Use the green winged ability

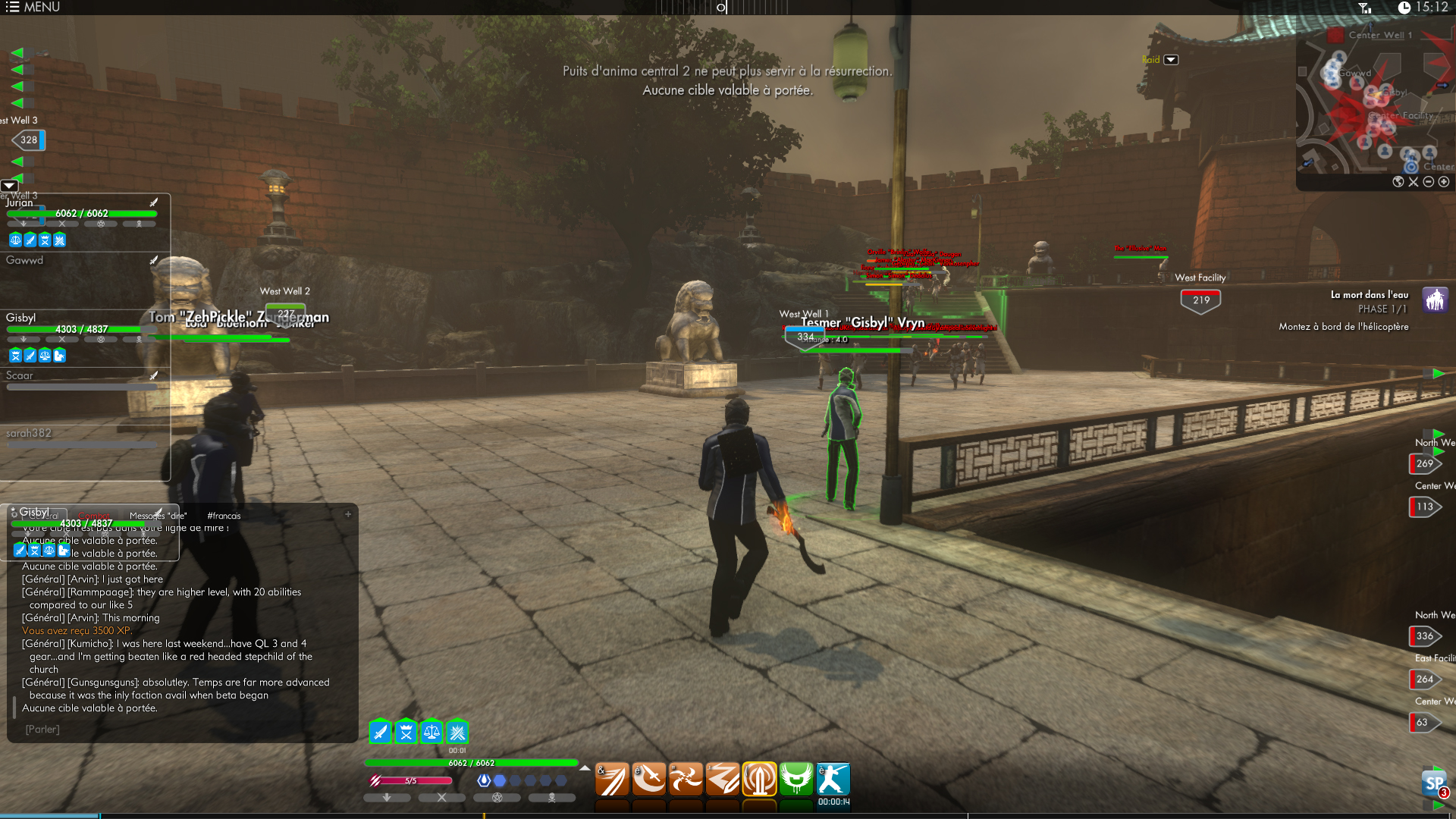coord(796,780)
